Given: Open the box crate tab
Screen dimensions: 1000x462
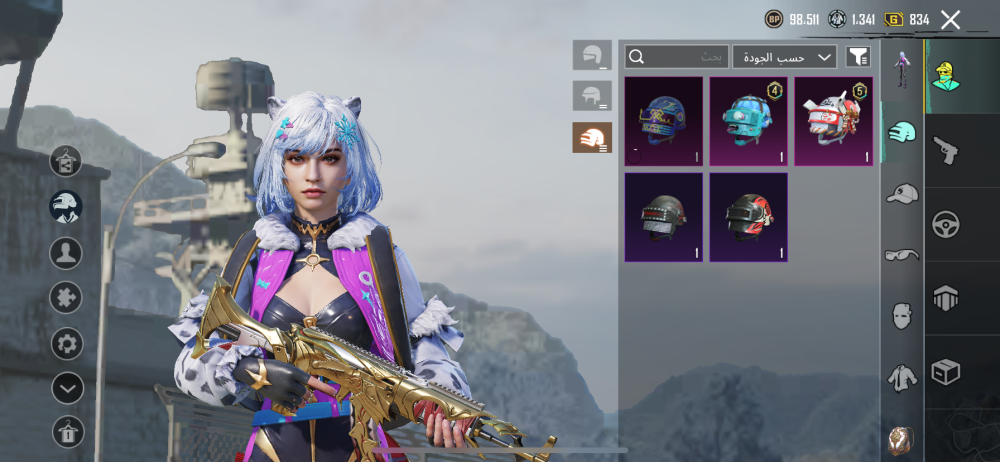Looking at the screenshot, I should 945,372.
